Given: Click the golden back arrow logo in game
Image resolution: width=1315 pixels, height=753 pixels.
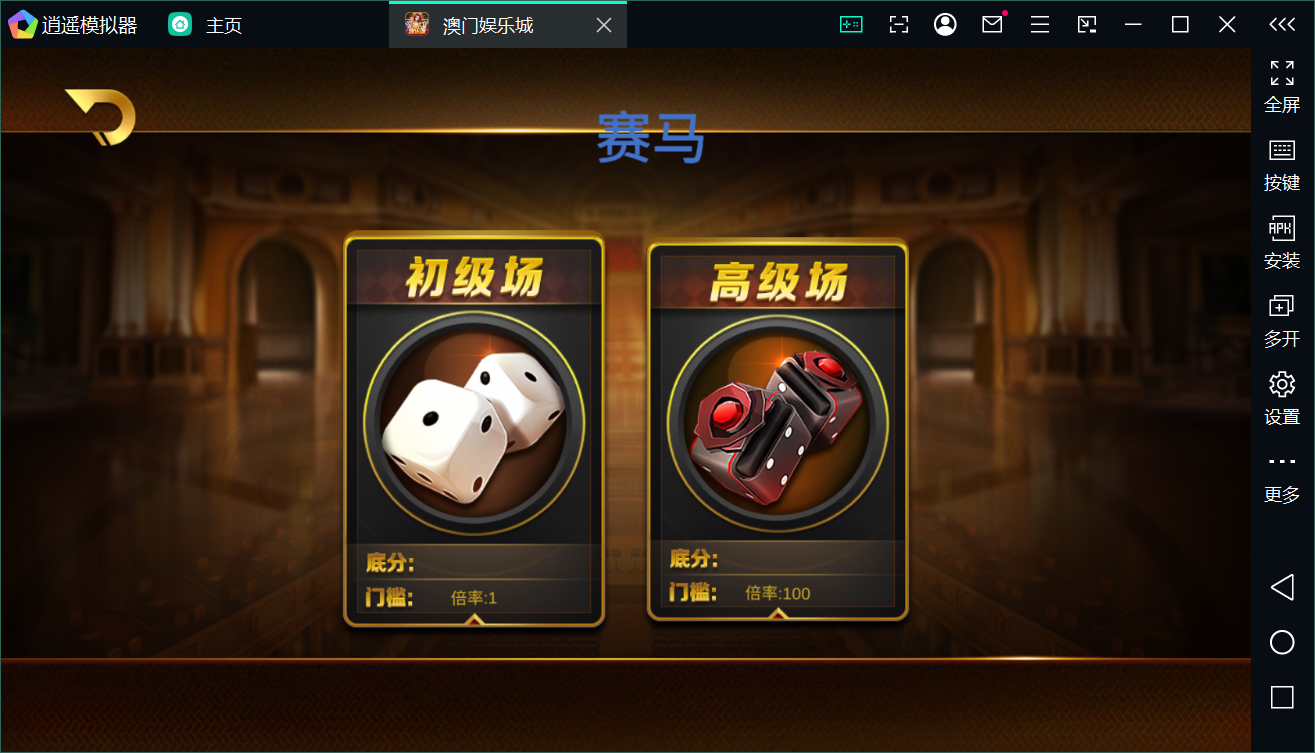Looking at the screenshot, I should click(98, 117).
